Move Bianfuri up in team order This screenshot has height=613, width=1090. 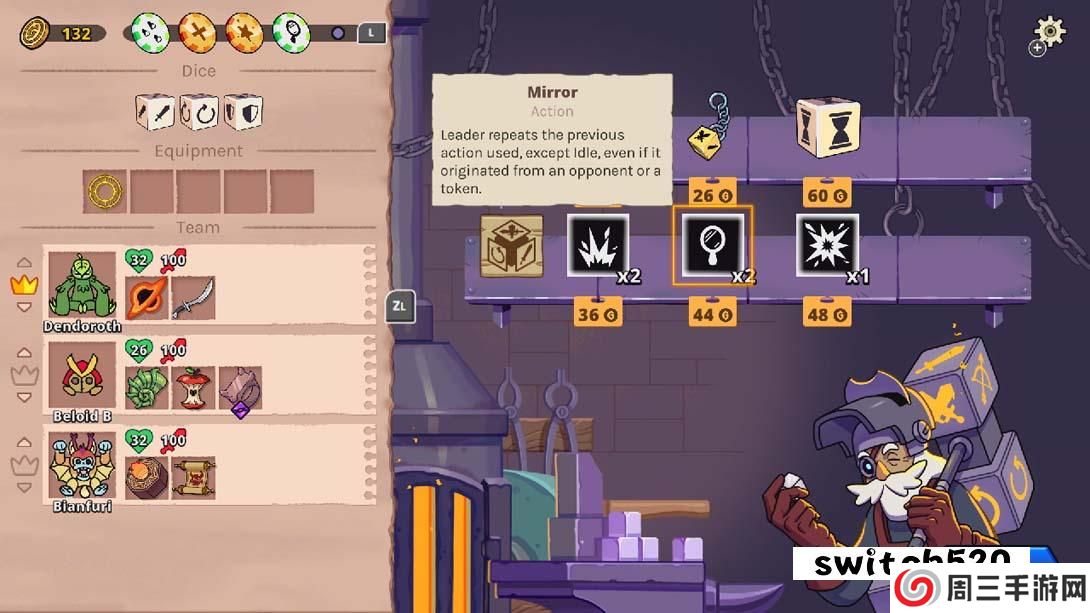tap(23, 444)
